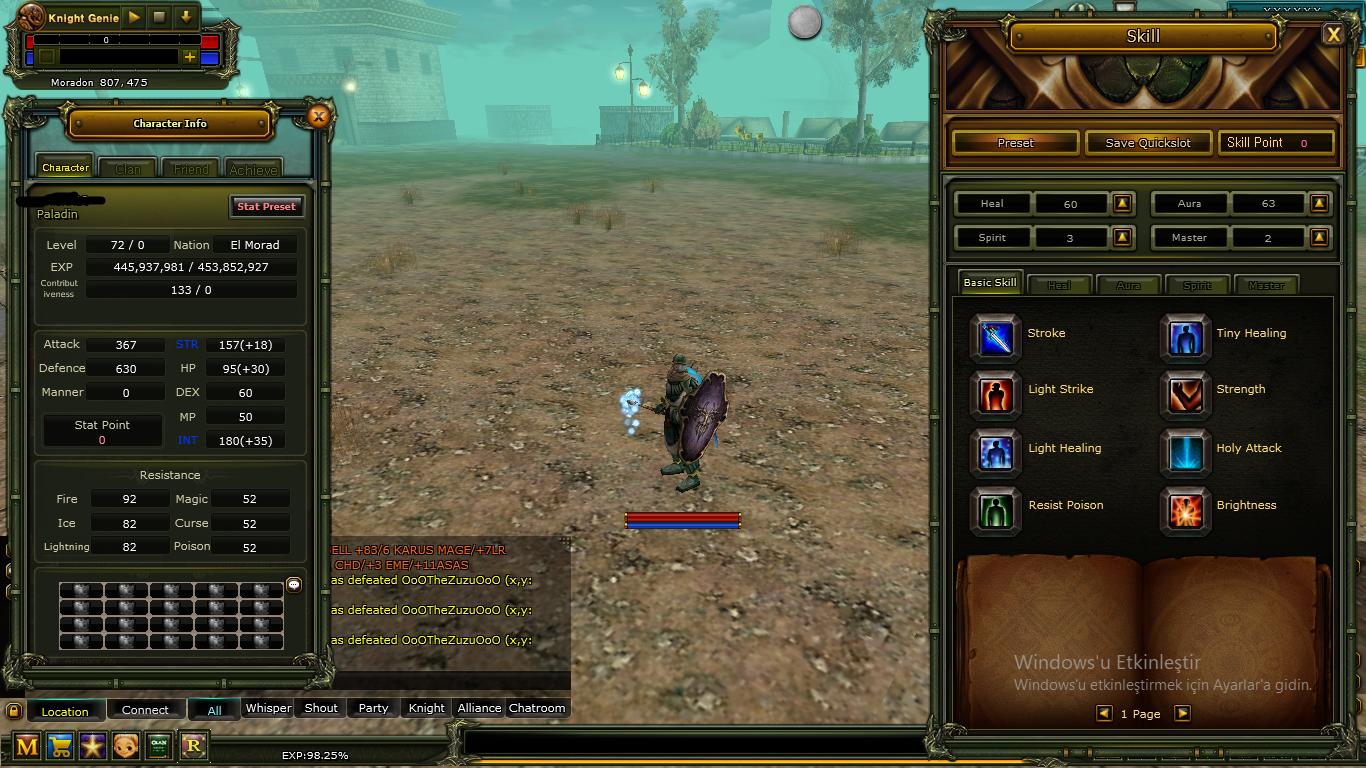Click the Save Quickslot button
This screenshot has width=1366, height=768.
[1147, 142]
